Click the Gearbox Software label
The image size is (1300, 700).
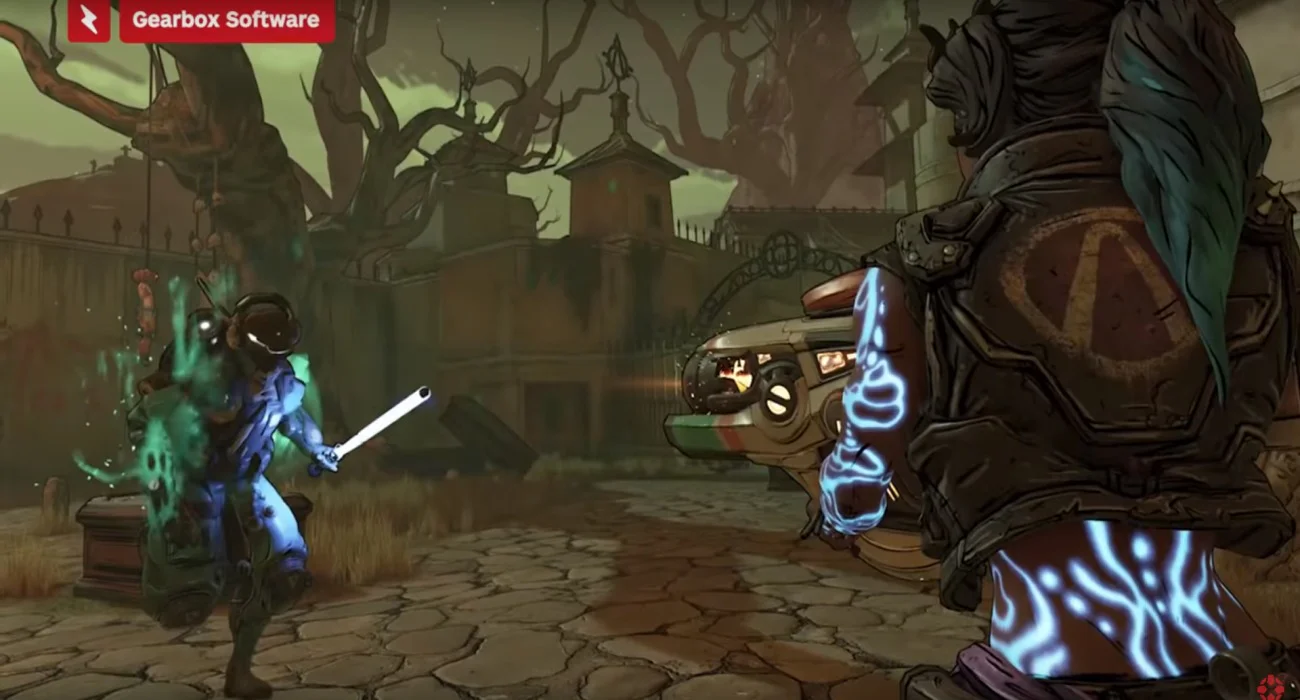pyautogui.click(x=226, y=20)
